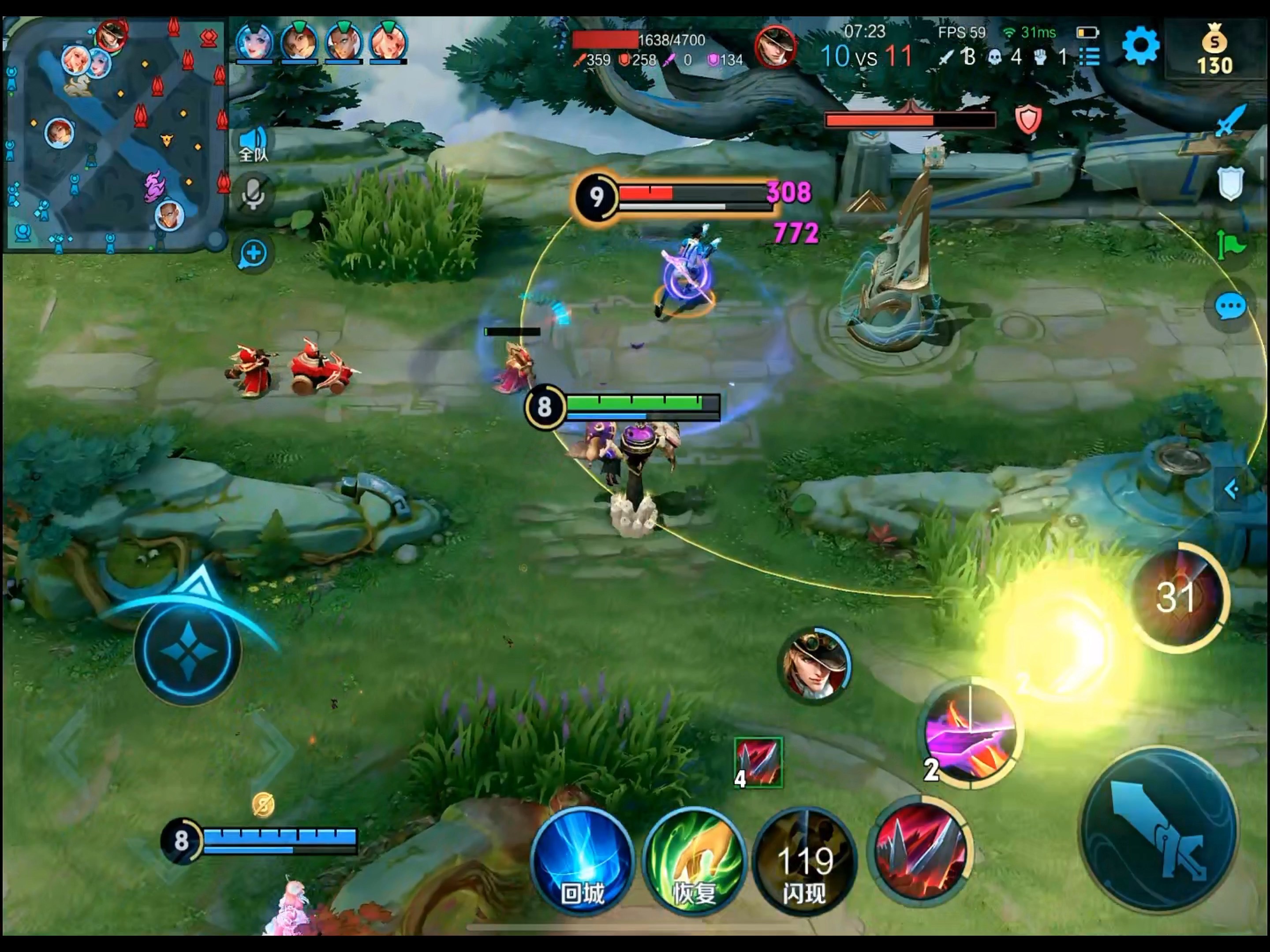
Task: Toggle the microphone button
Action: click(253, 195)
